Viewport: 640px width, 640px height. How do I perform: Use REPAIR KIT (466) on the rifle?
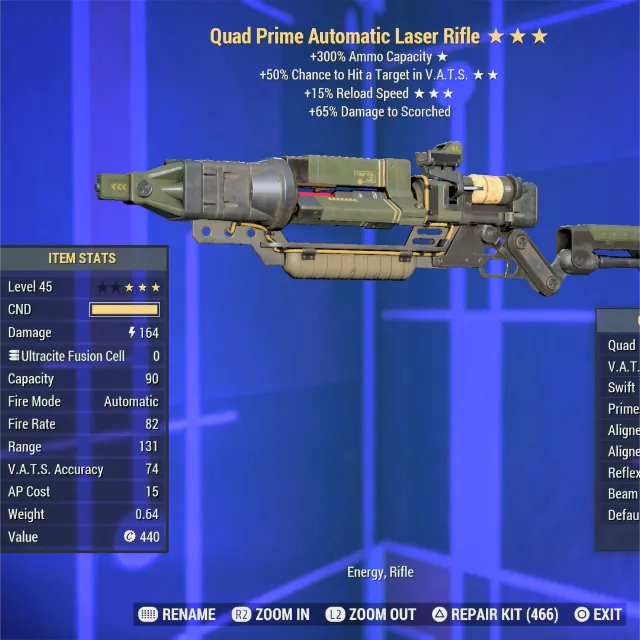pos(494,614)
